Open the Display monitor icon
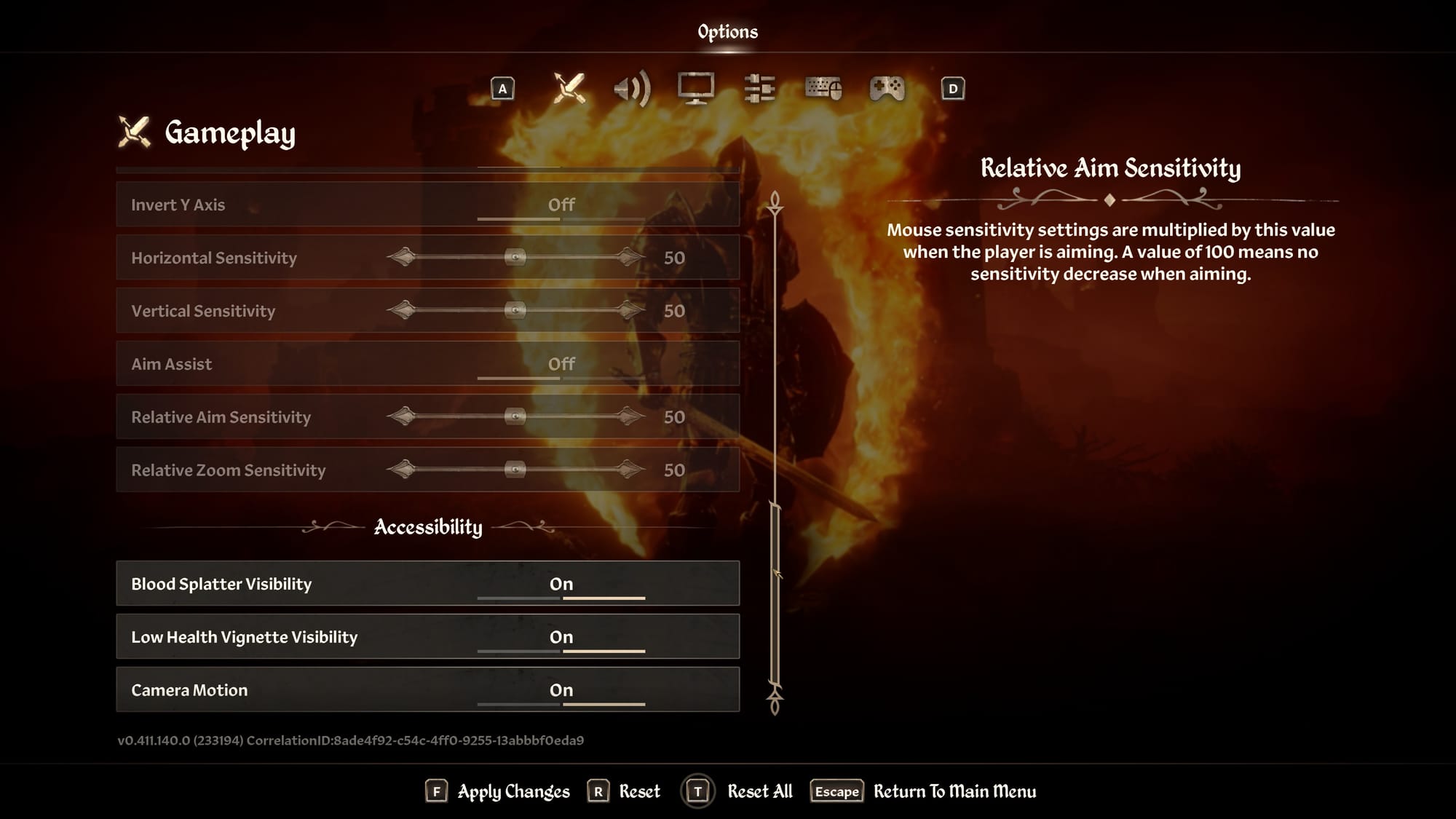Viewport: 1456px width, 819px height. pyautogui.click(x=695, y=87)
